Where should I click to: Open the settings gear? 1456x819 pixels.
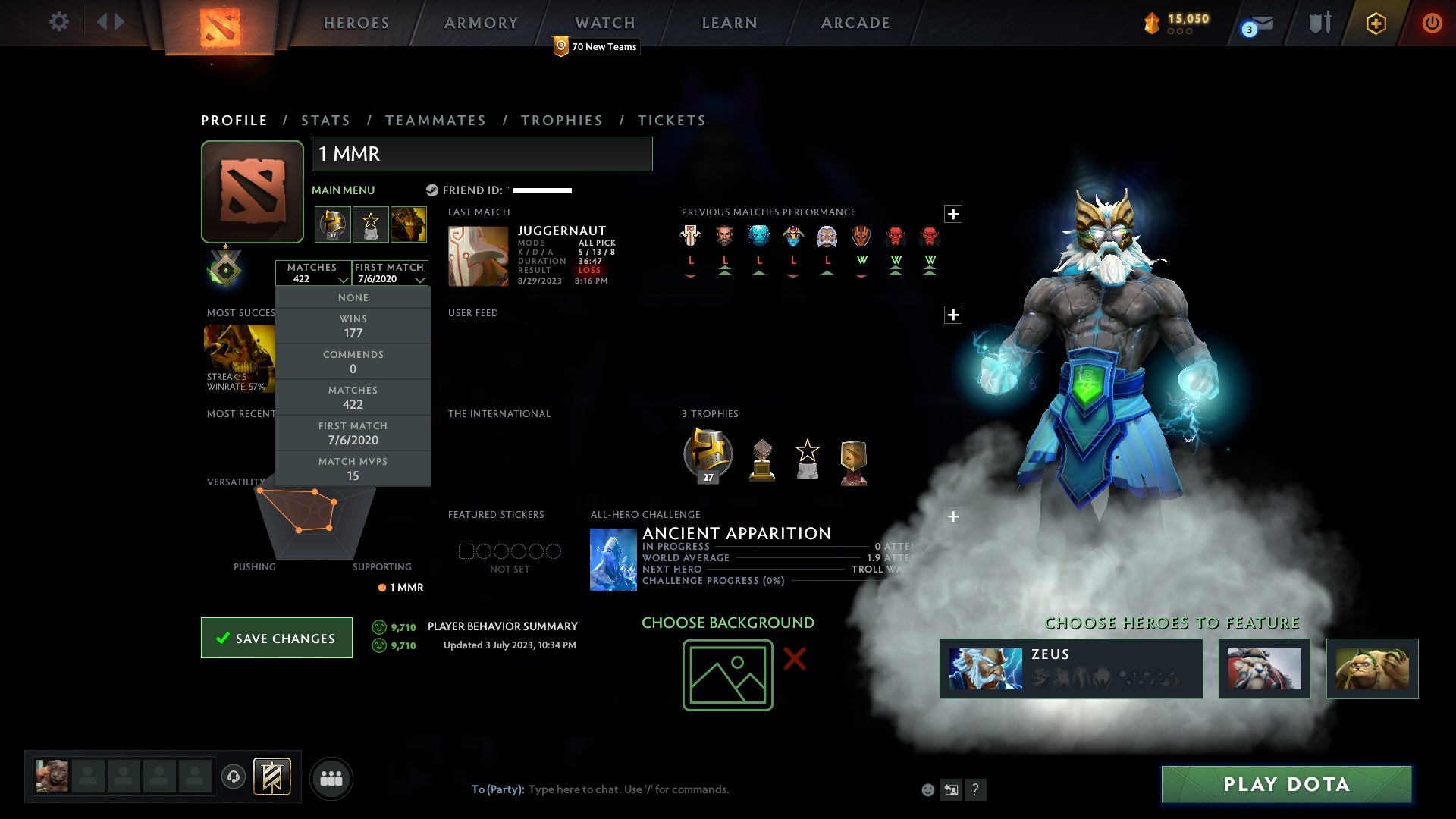59,22
